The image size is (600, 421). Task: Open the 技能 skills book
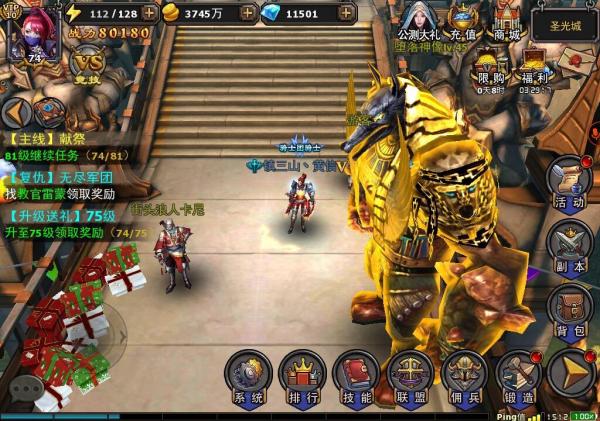356,377
